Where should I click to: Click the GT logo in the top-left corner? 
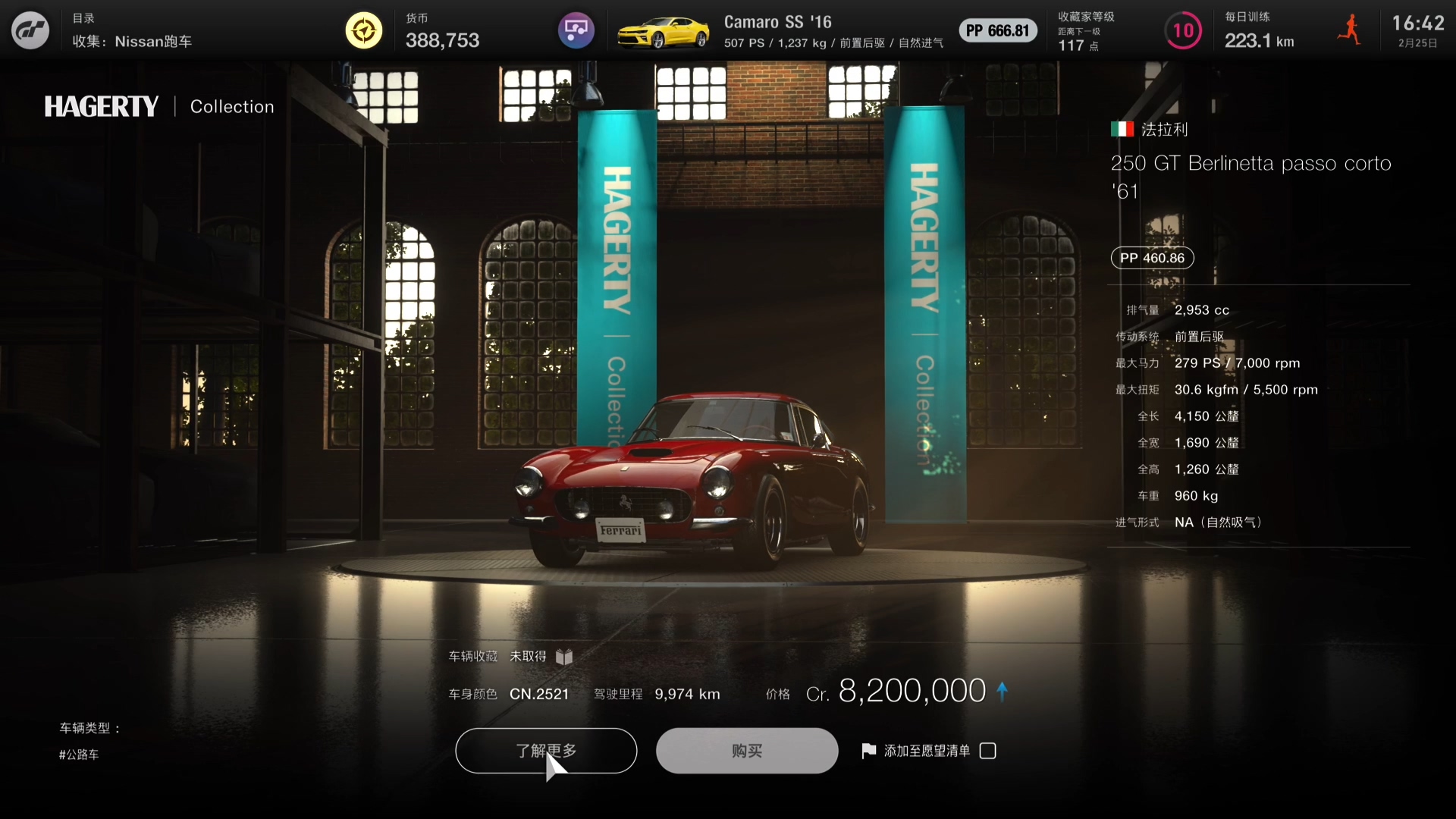pos(29,30)
